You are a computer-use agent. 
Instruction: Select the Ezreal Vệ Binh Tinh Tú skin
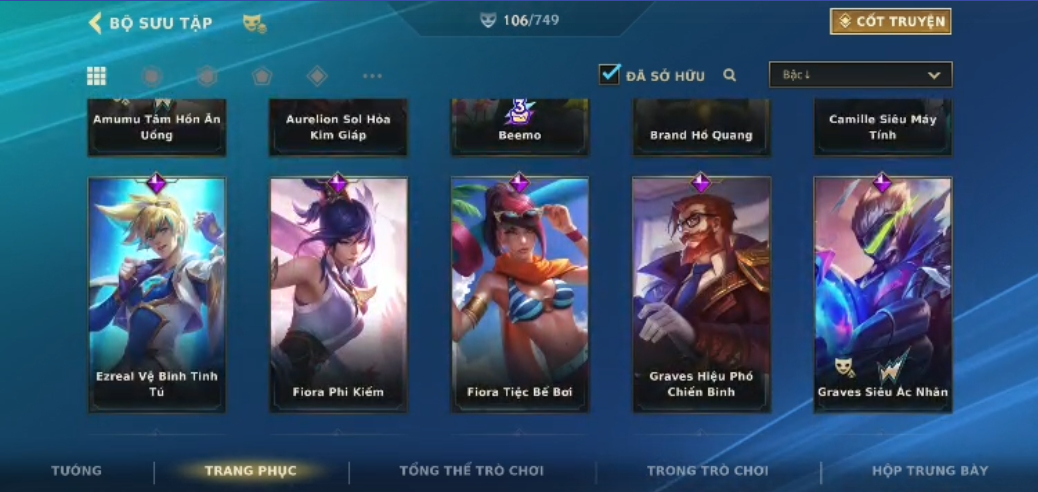click(157, 295)
